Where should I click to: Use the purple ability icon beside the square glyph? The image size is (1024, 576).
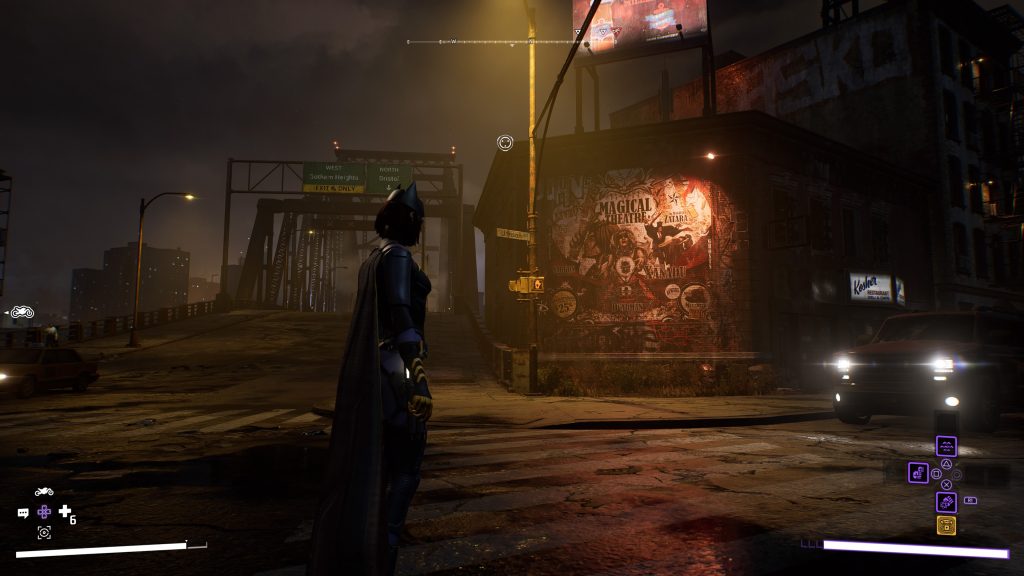pyautogui.click(x=918, y=472)
